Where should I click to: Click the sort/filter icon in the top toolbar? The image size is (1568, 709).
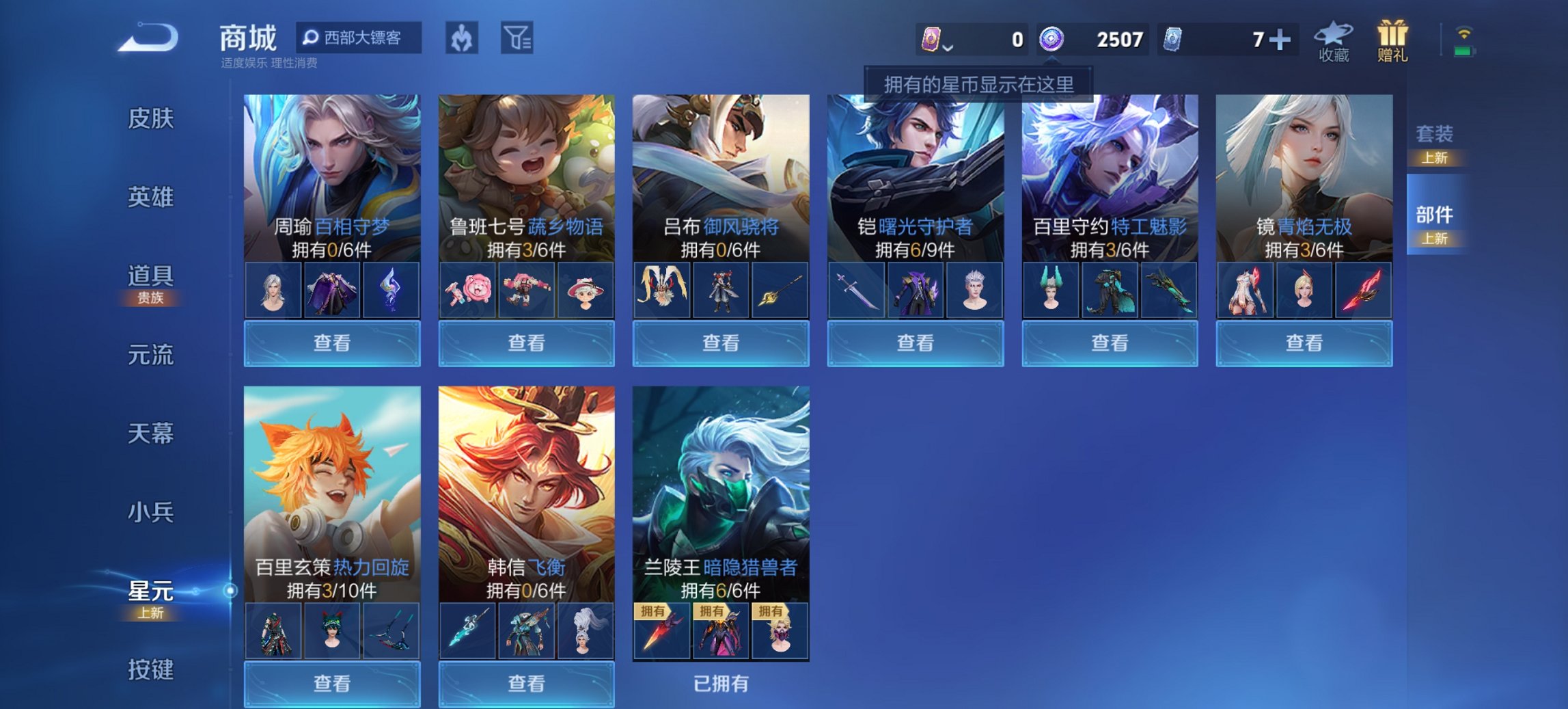(x=521, y=38)
